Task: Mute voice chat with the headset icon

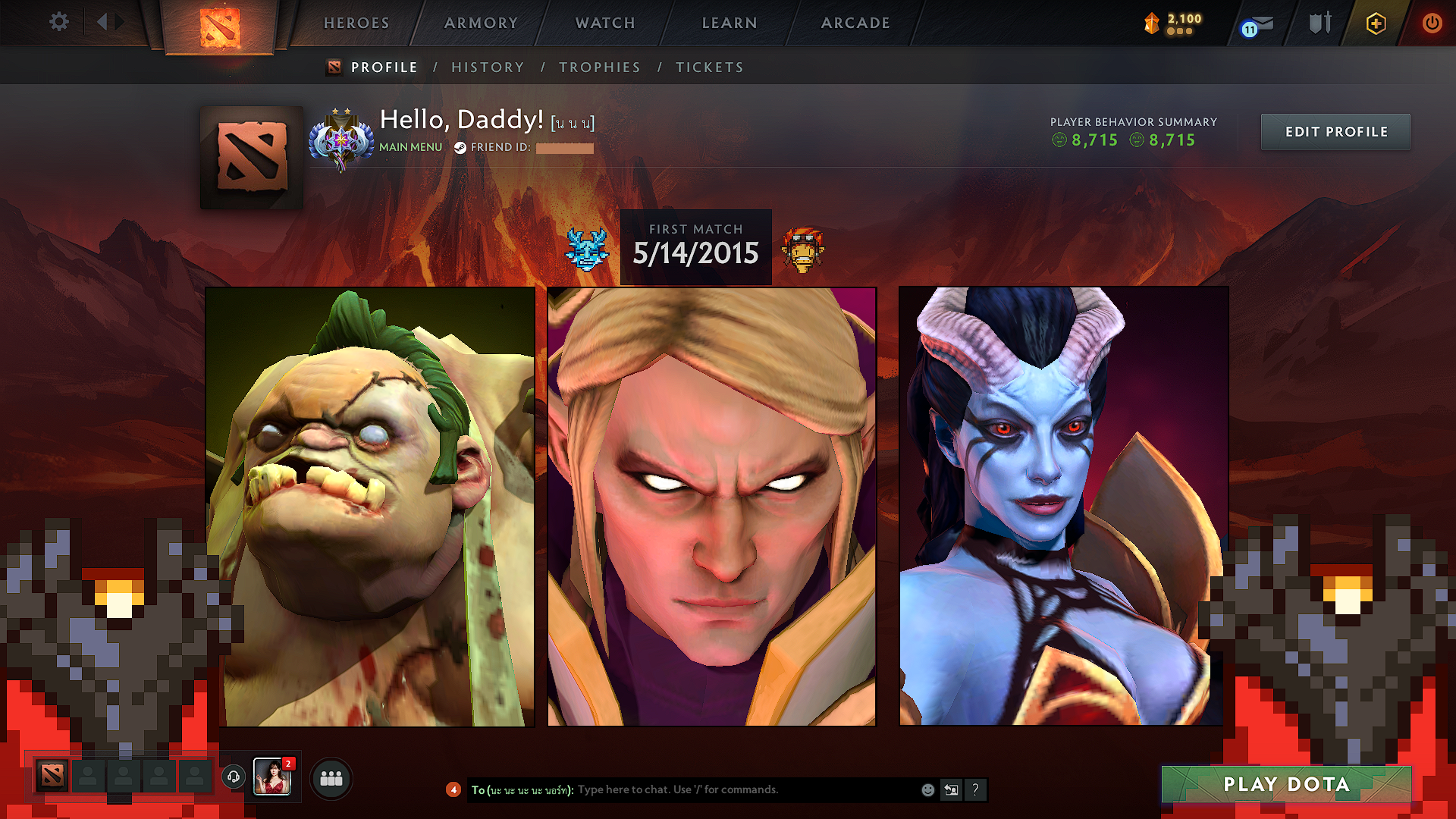Action: tap(234, 777)
